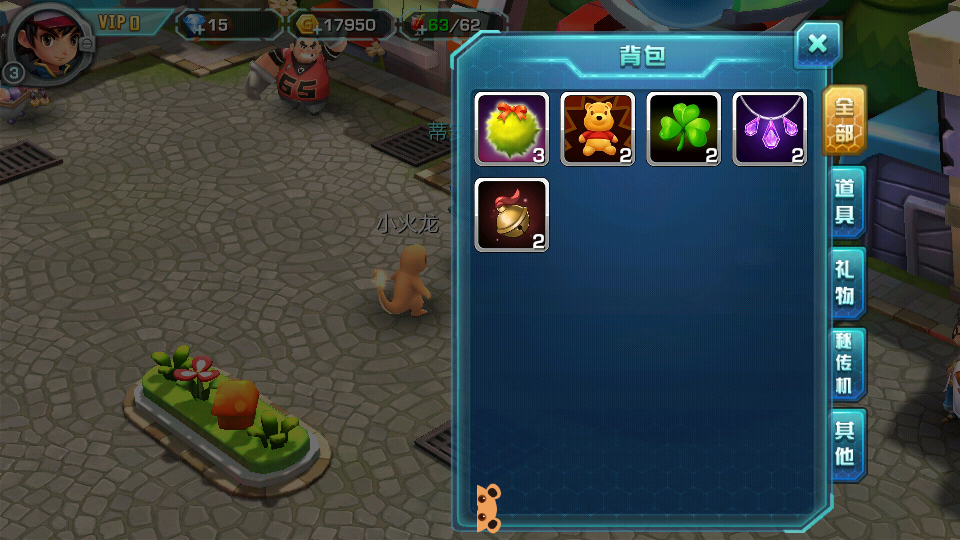The height and width of the screenshot is (540, 960).
Task: Select the green fluffy ball with red bow
Action: (x=511, y=129)
